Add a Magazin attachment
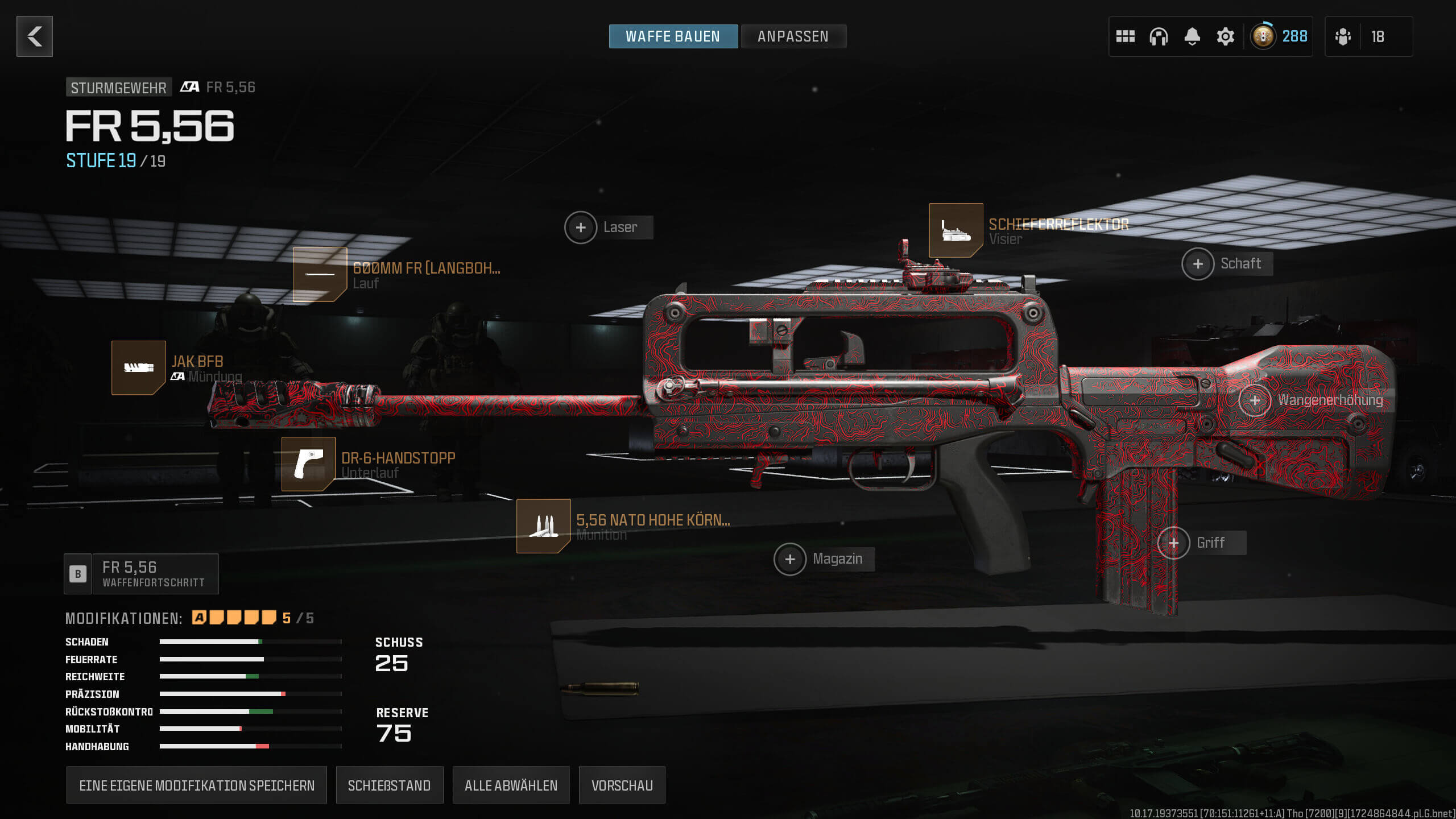The width and height of the screenshot is (1456, 819). click(790, 559)
